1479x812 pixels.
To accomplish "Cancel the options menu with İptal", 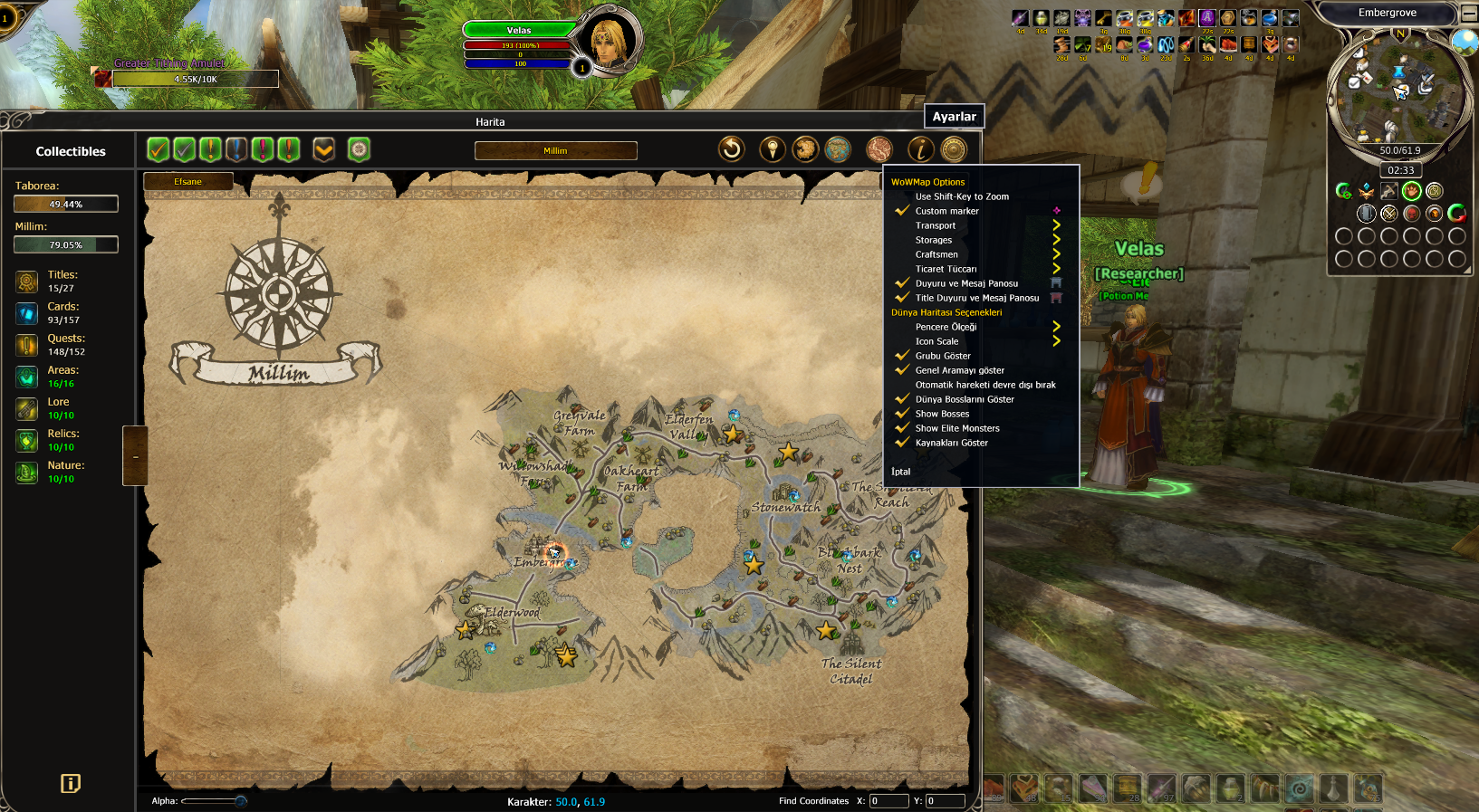I will click(901, 472).
